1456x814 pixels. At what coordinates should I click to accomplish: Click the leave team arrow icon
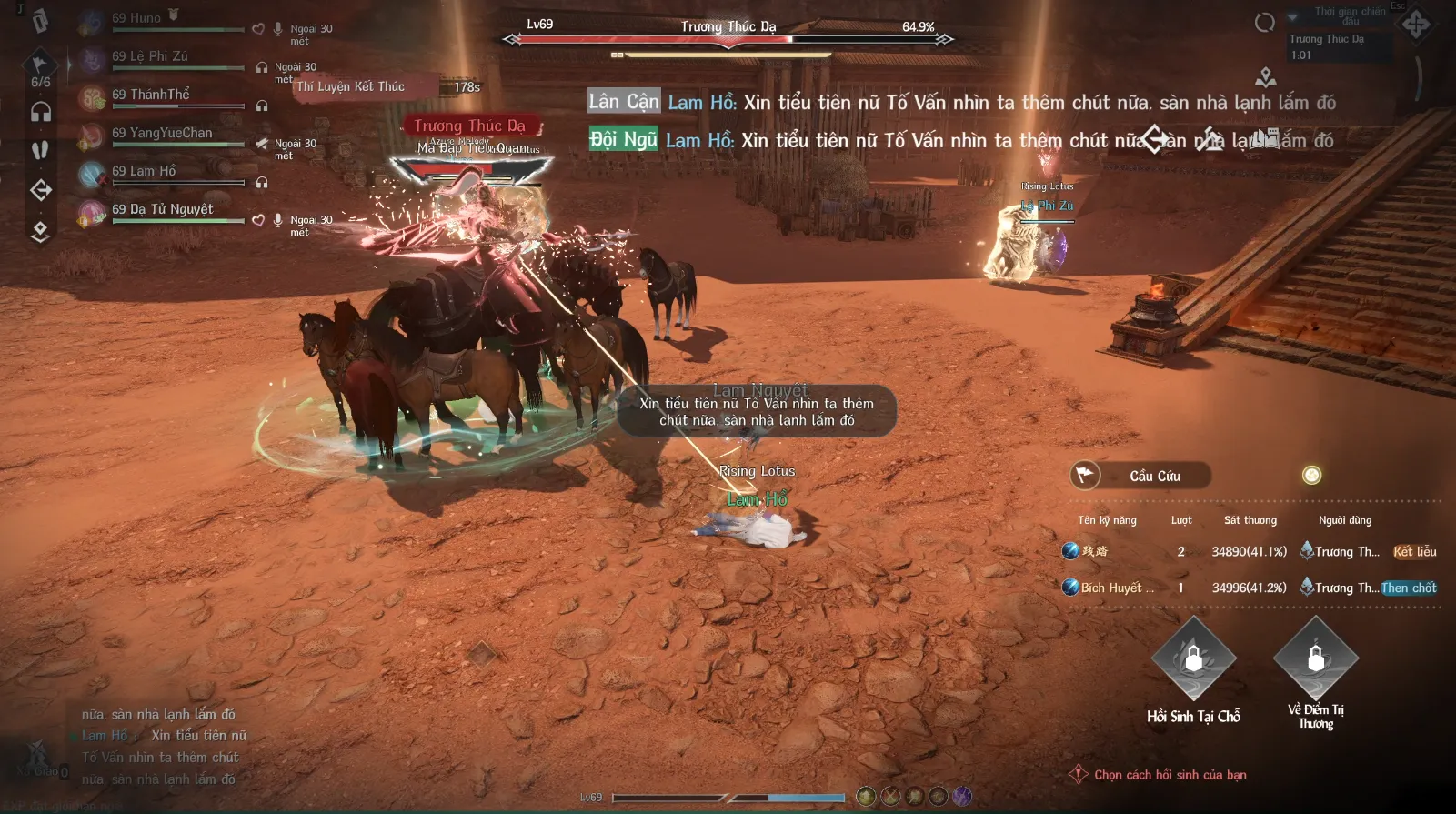[41, 190]
